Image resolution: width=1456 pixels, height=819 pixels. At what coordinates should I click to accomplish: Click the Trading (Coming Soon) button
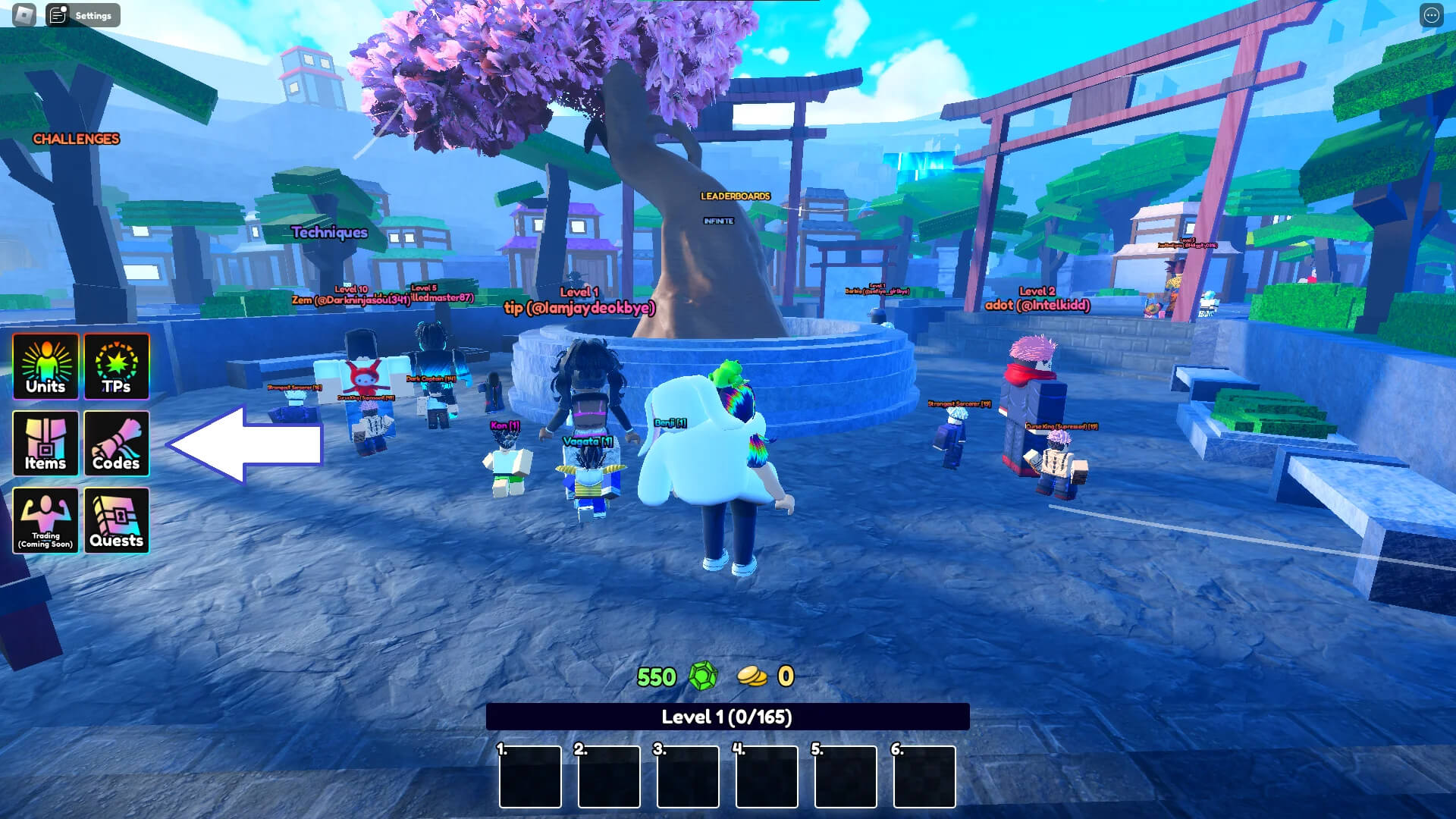coord(45,520)
